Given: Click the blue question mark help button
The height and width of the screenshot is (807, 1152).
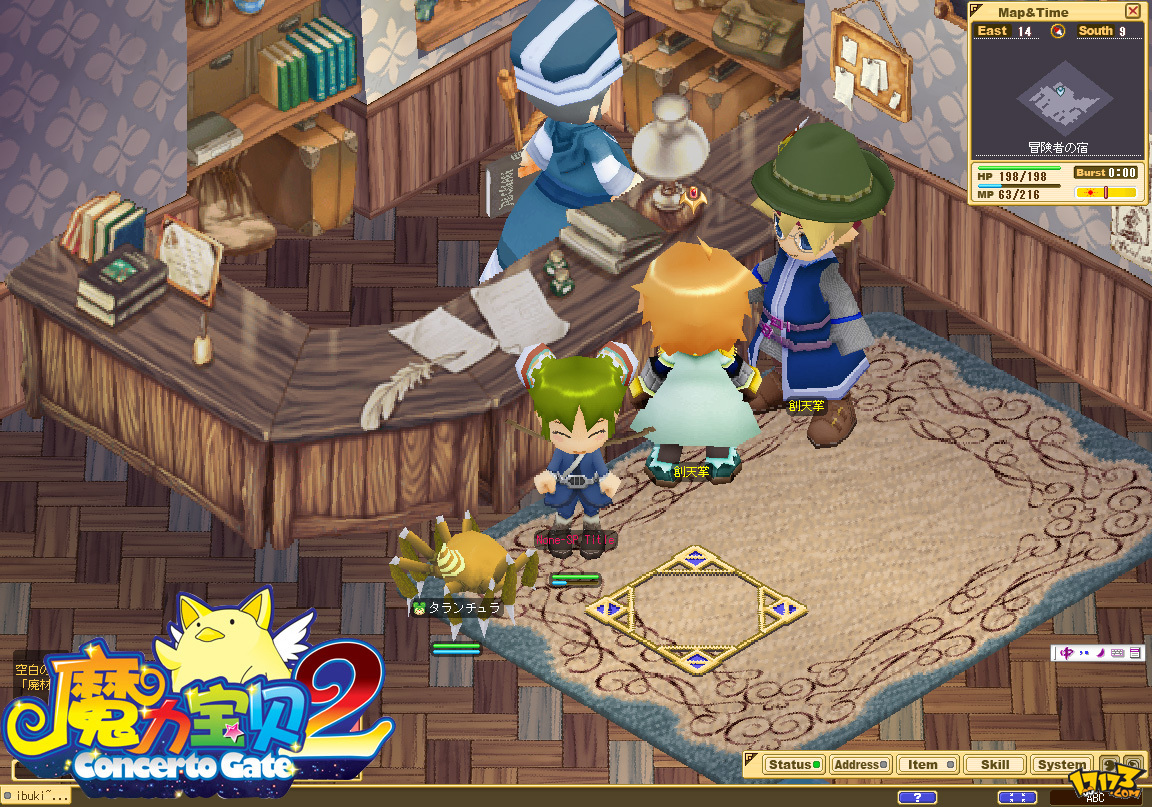Looking at the screenshot, I should (917, 797).
